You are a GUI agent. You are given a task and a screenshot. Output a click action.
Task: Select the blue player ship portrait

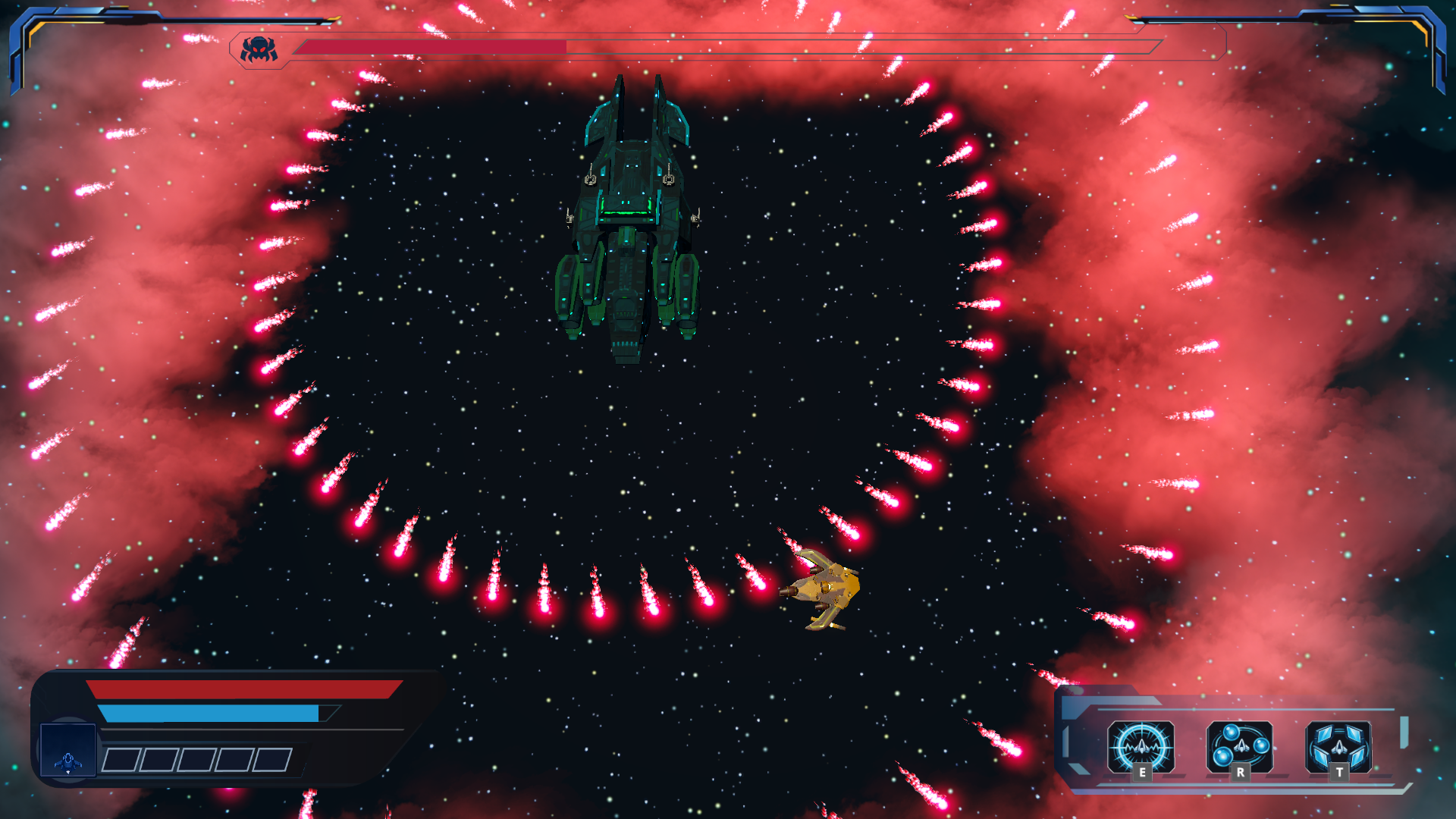point(68,750)
